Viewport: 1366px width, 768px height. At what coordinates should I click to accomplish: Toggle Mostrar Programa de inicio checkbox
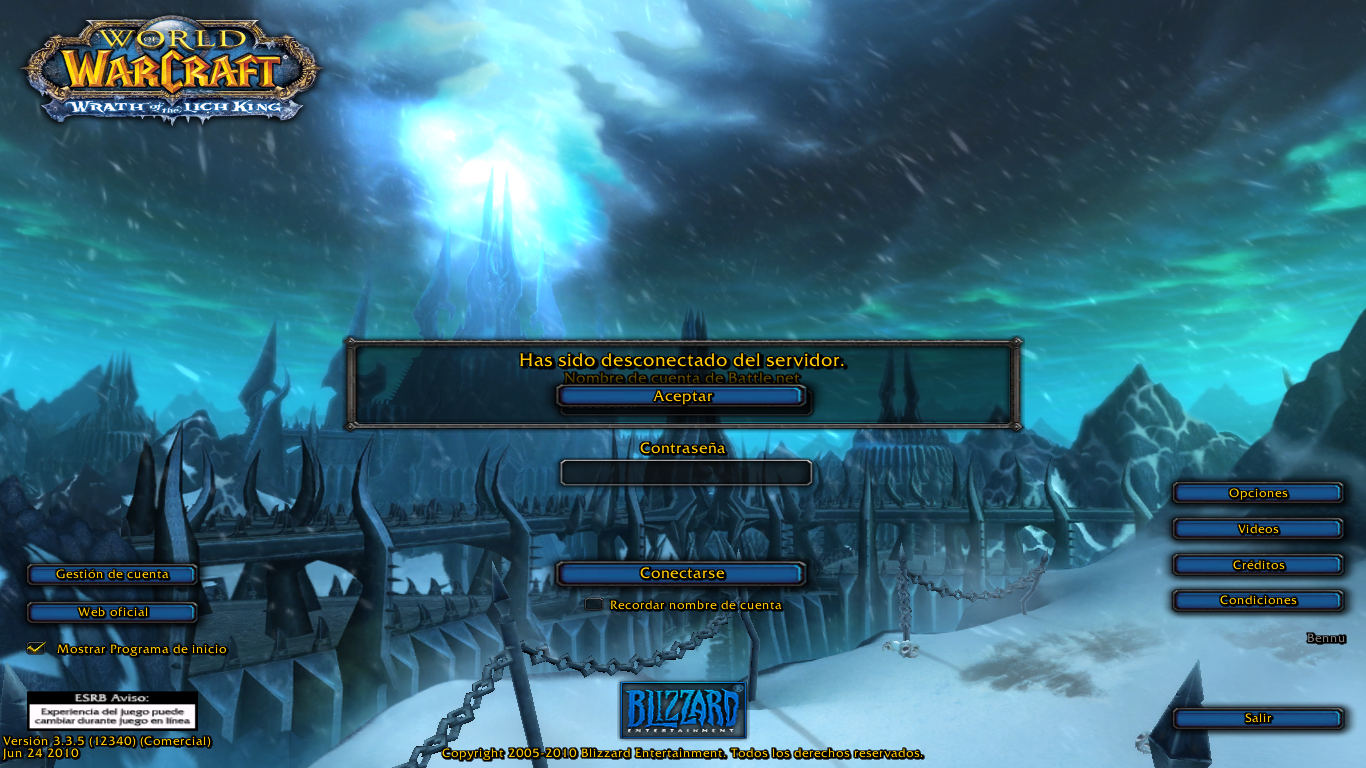[37, 649]
